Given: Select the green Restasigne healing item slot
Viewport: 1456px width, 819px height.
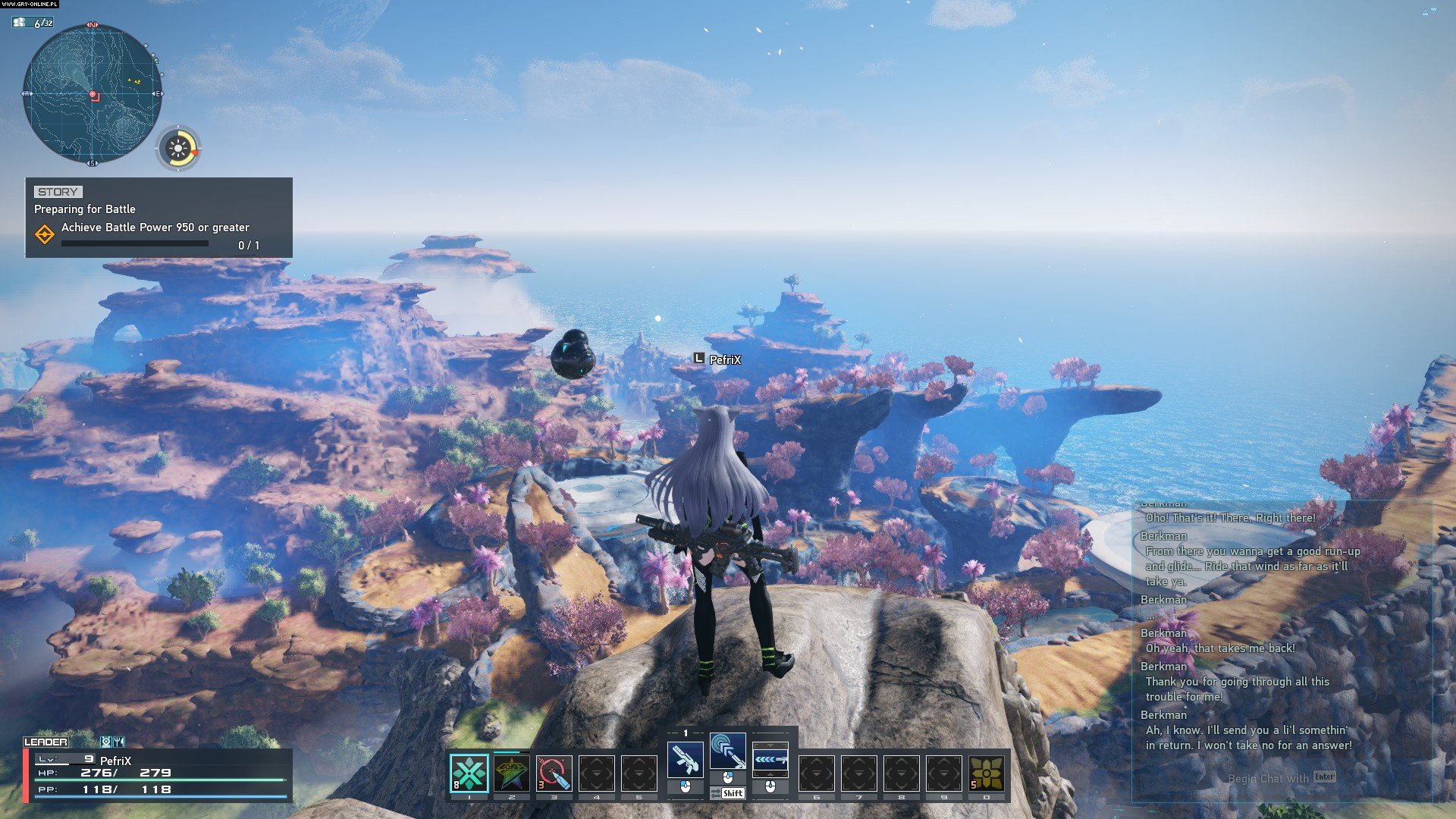Looking at the screenshot, I should point(469,773).
